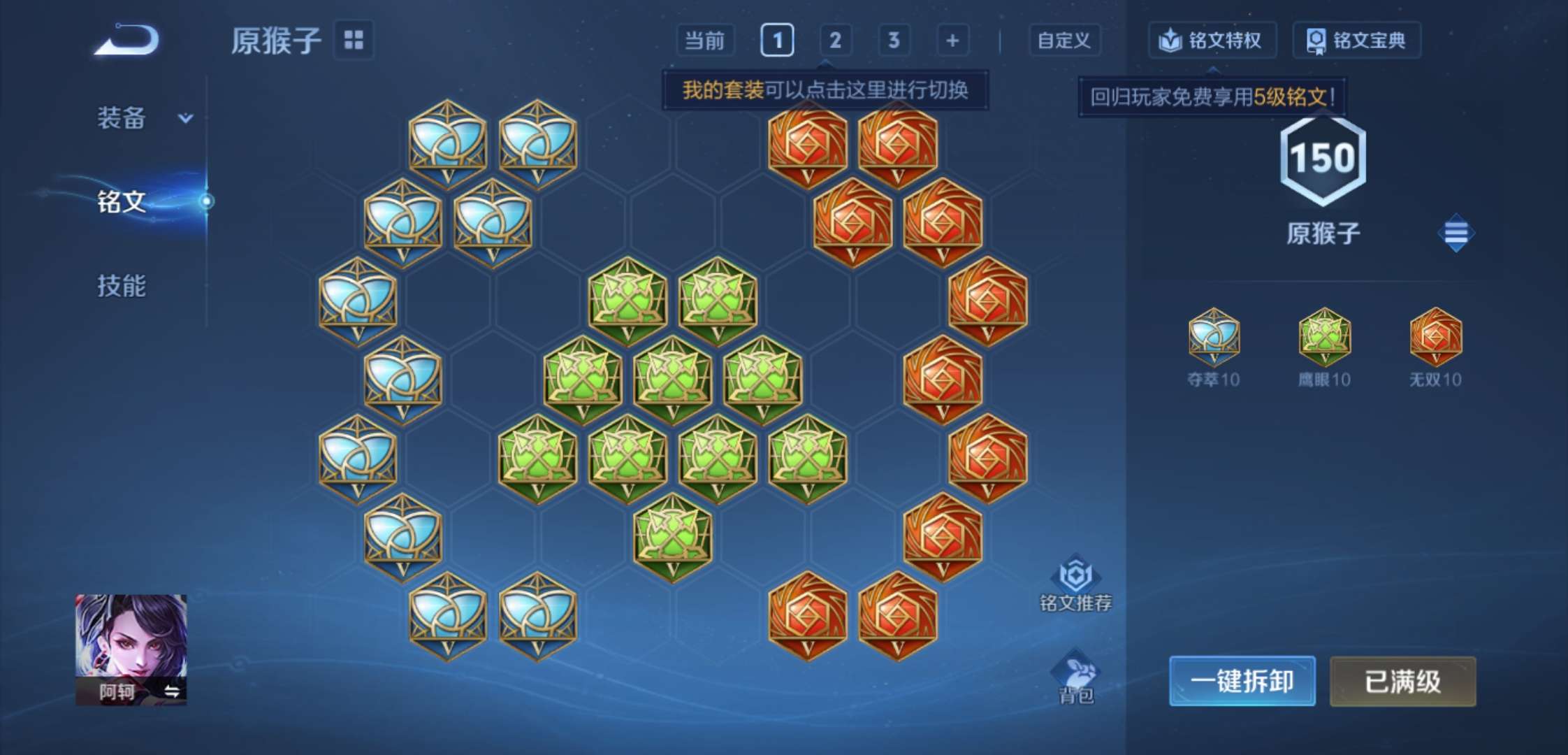This screenshot has width=1568, height=755.
Task: Open 铭文推荐 recommendations
Action: (1076, 583)
